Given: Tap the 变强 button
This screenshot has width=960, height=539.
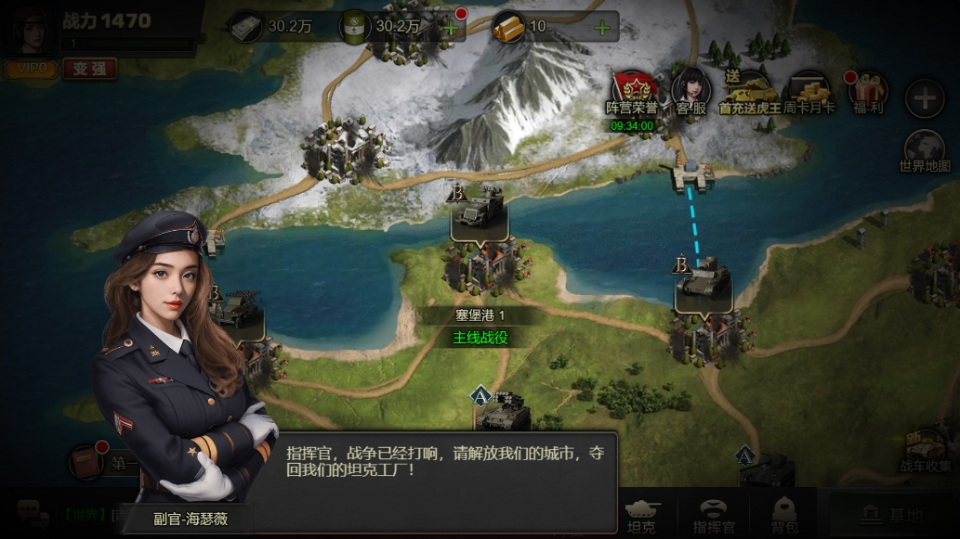Looking at the screenshot, I should click(90, 68).
